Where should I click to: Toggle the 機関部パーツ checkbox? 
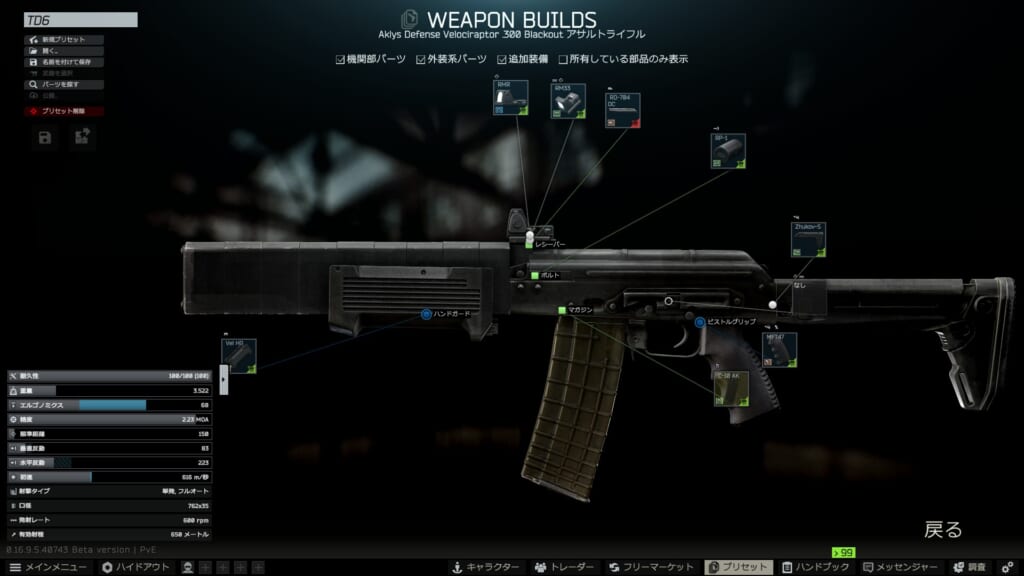[341, 59]
